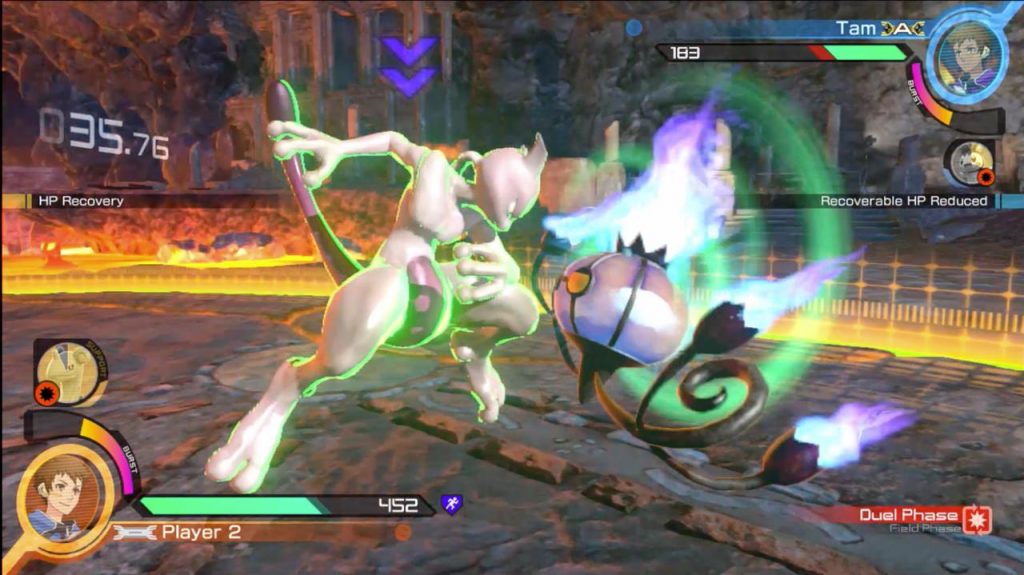Screen dimensions: 1024x575
Task: Select the purple running-figure status icon
Action: [451, 505]
